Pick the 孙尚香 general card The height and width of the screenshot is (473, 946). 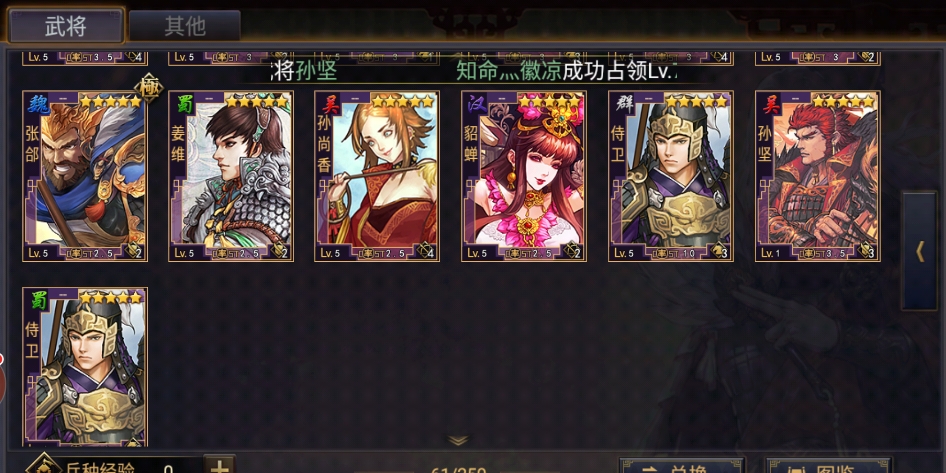(377, 176)
